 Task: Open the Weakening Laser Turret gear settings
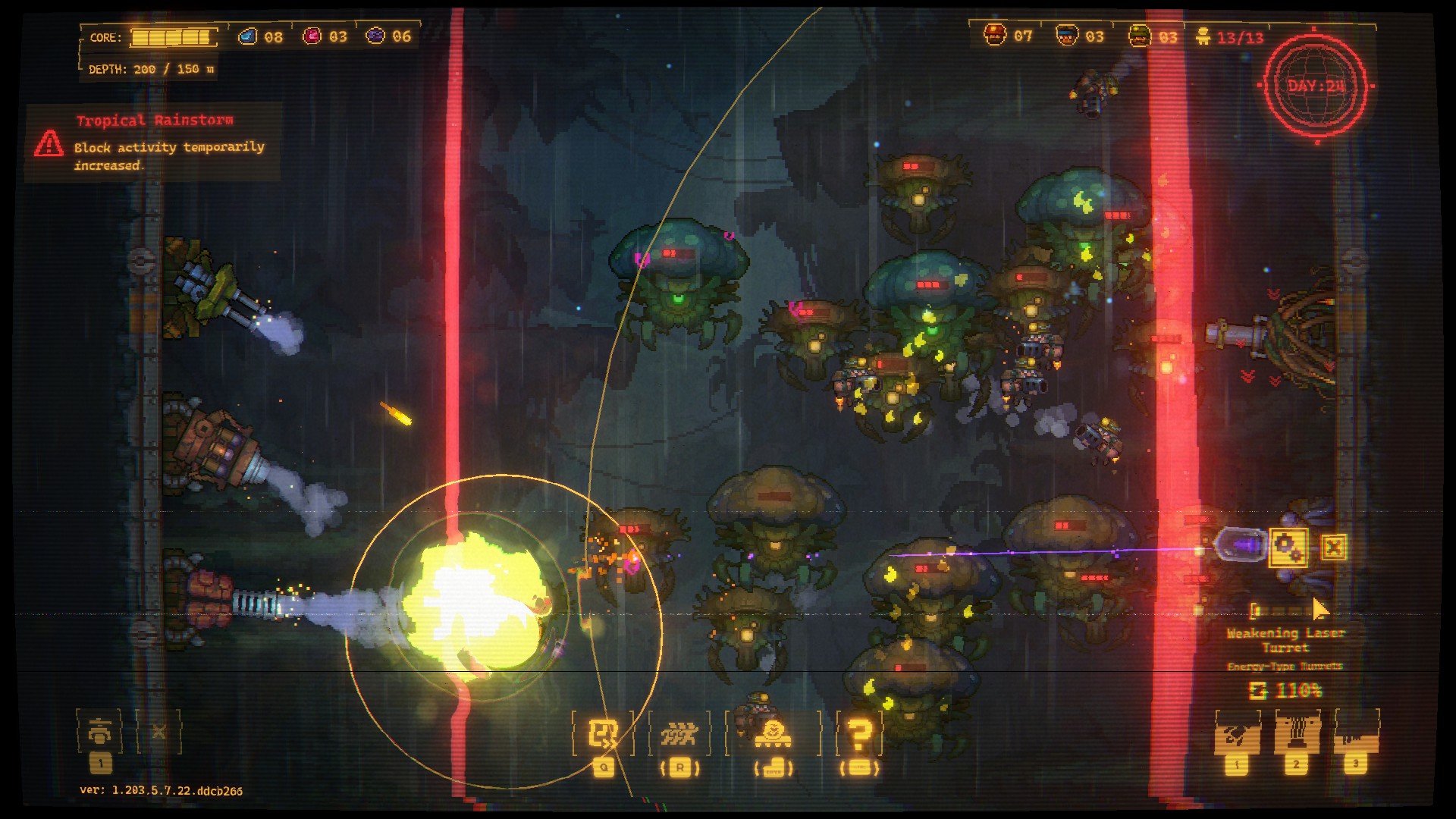1288,547
